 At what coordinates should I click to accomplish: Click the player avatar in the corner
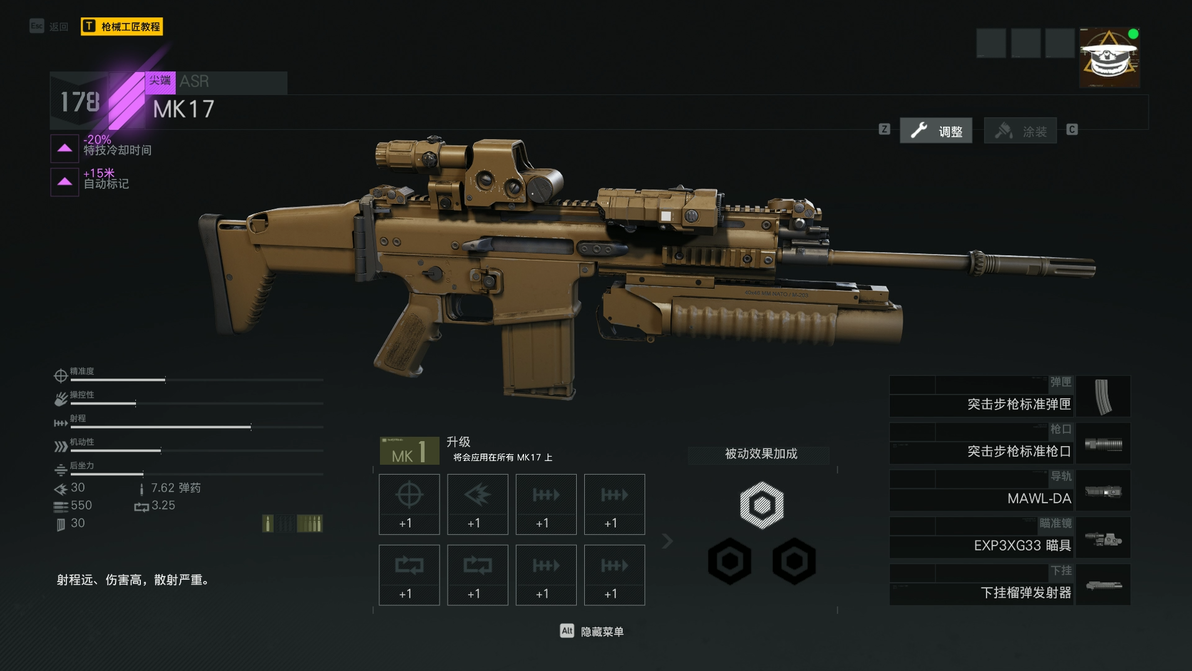tap(1109, 58)
